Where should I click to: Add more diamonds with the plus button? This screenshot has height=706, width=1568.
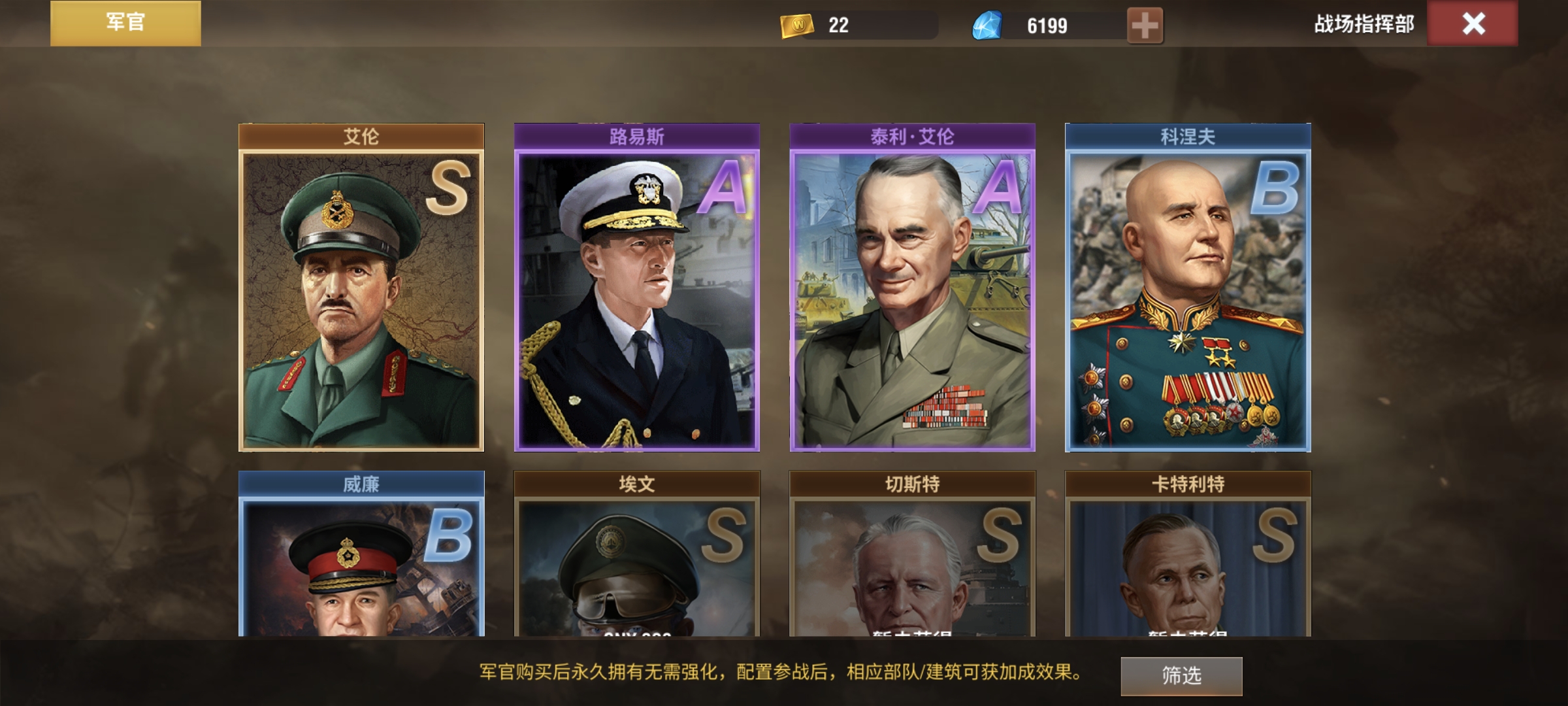click(1145, 26)
